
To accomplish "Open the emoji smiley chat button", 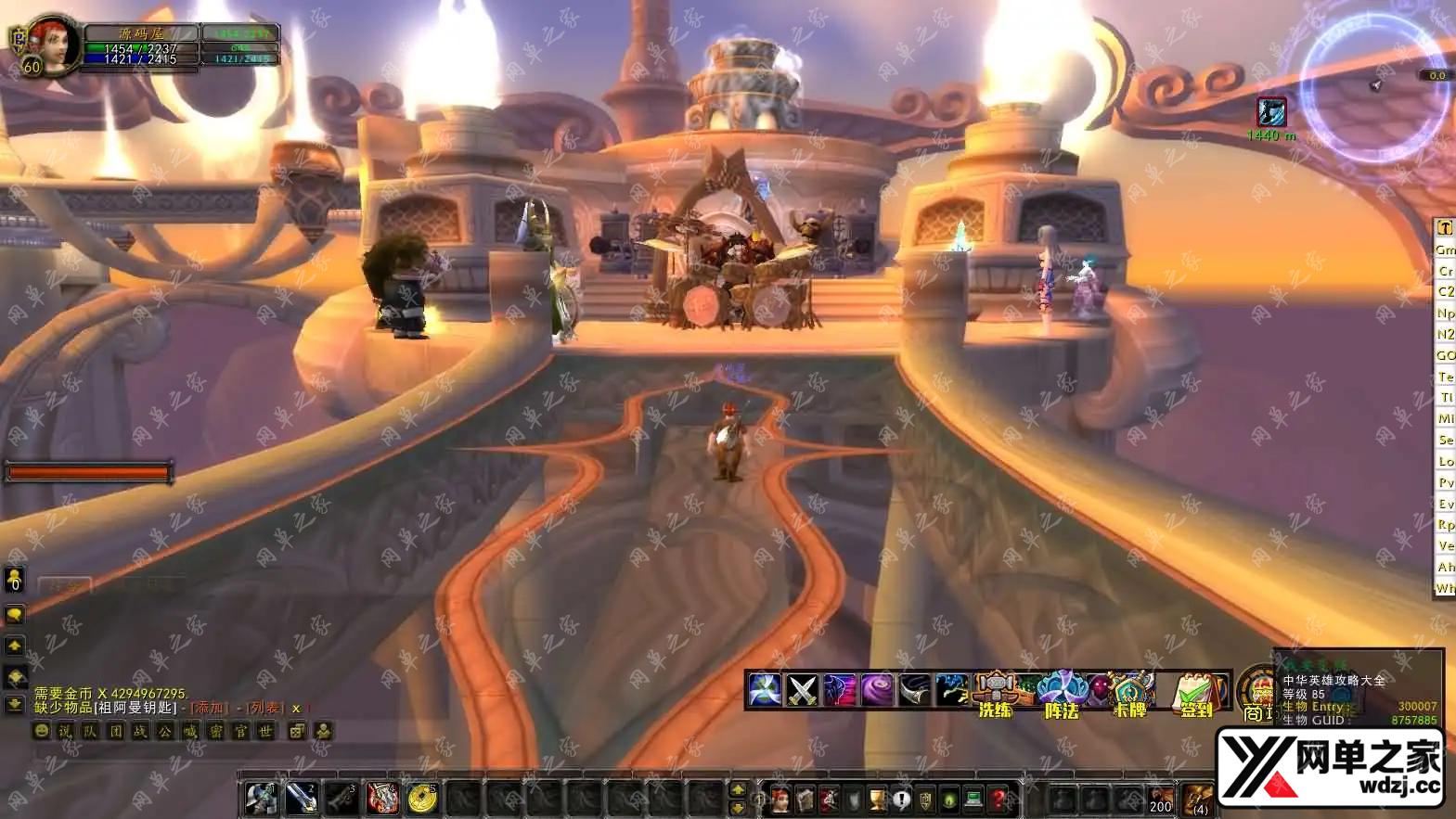I will pyautogui.click(x=42, y=732).
